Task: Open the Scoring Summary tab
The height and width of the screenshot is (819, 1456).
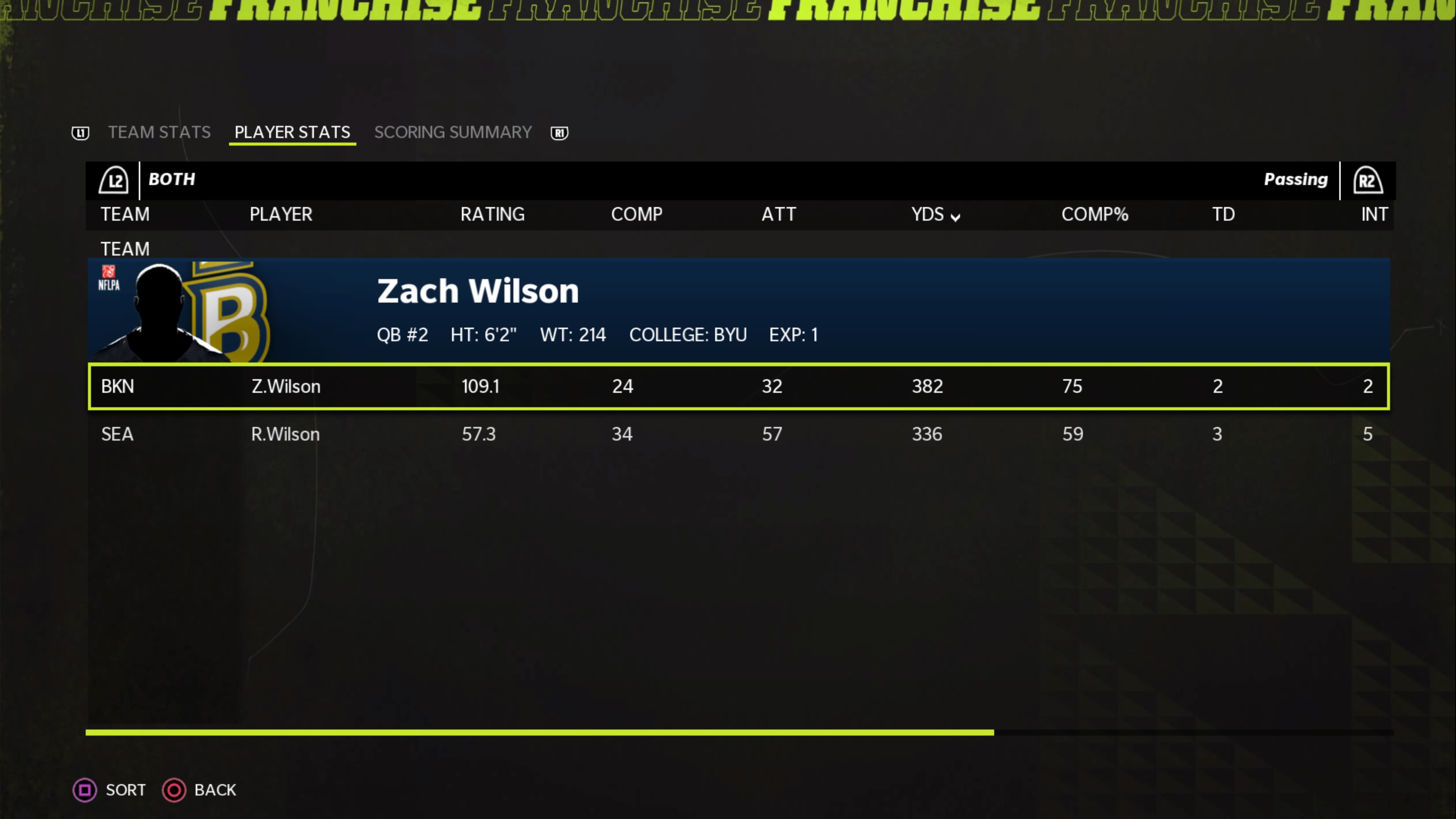Action: (x=453, y=132)
